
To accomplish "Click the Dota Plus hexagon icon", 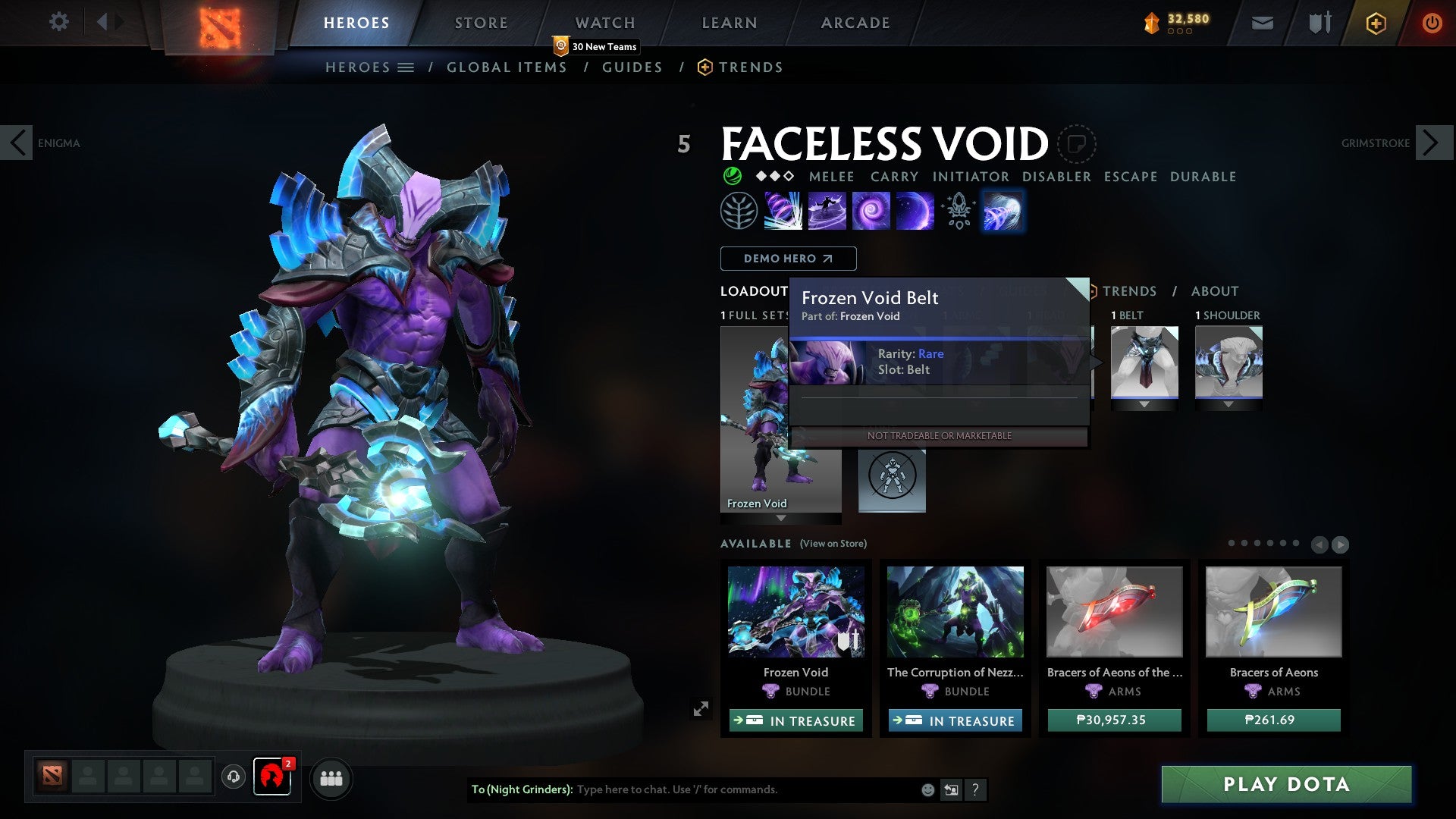I will coord(1375,23).
